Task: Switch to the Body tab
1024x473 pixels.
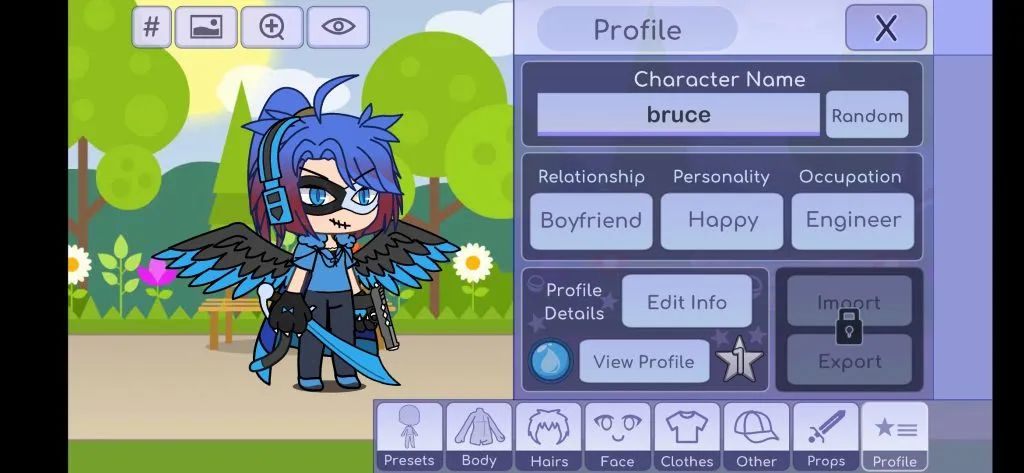Action: (479, 437)
